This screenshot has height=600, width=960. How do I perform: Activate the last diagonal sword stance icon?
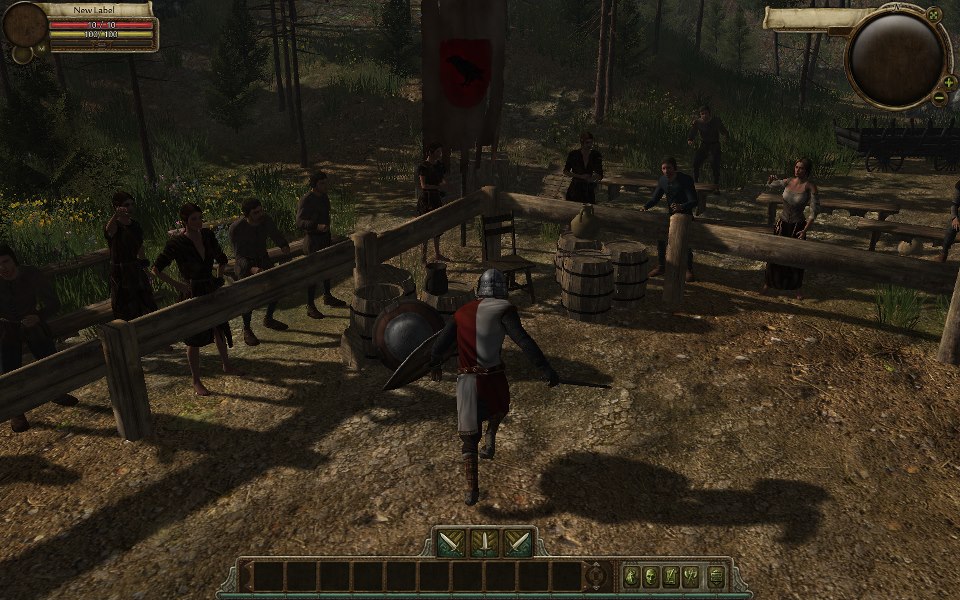517,543
